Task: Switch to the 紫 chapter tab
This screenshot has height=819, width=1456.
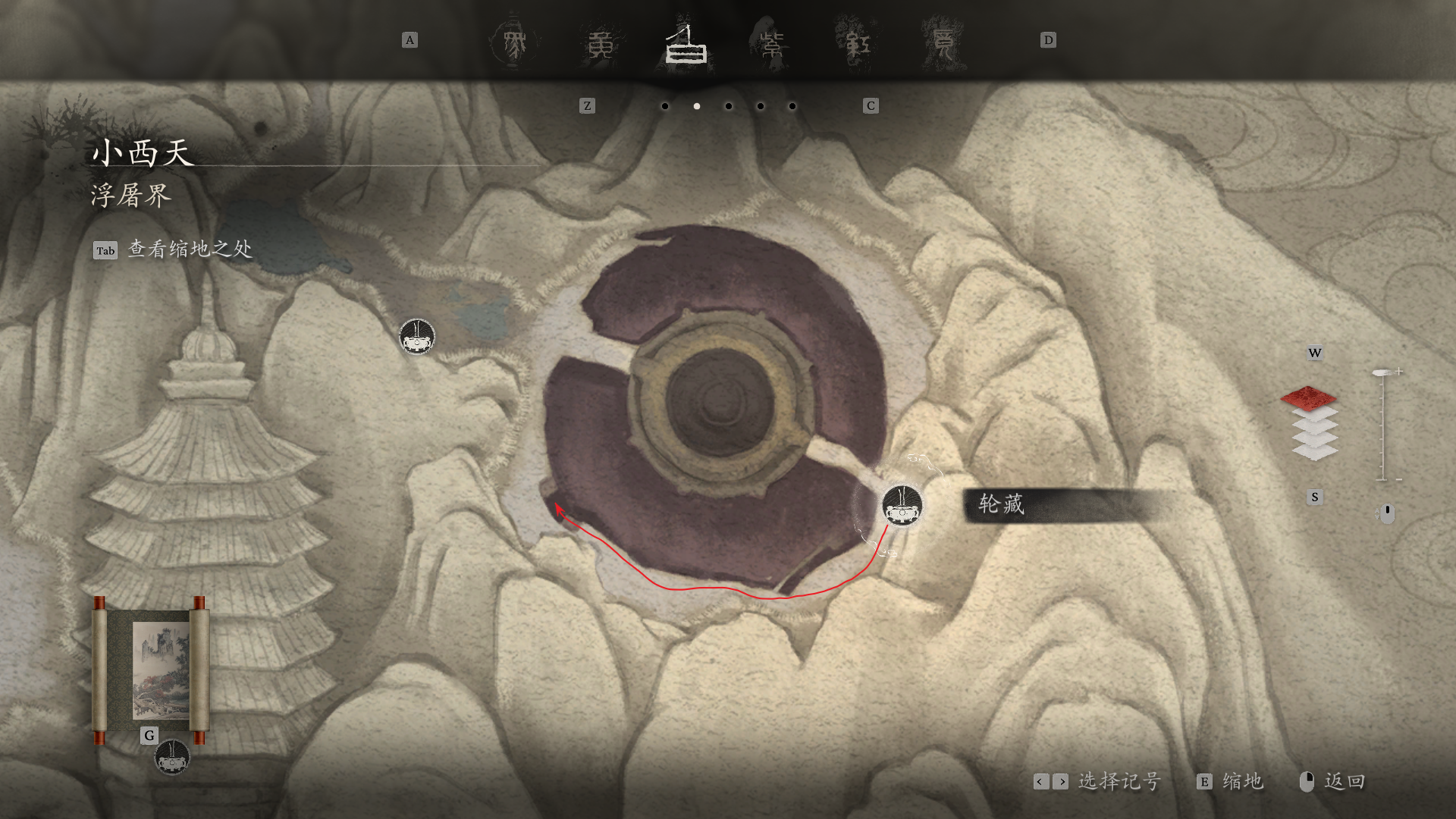Action: (x=772, y=45)
